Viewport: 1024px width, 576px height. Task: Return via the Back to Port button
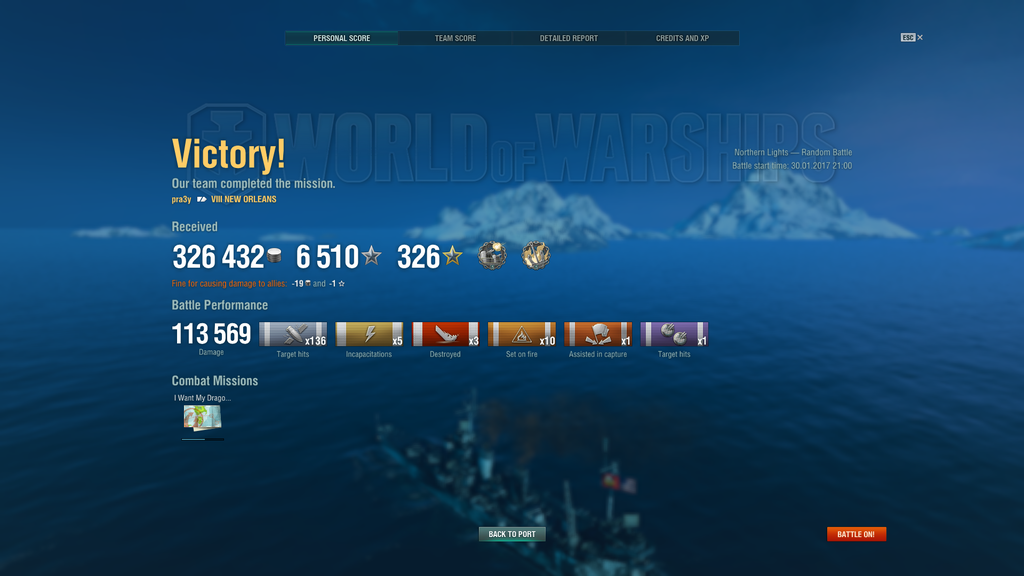click(512, 534)
